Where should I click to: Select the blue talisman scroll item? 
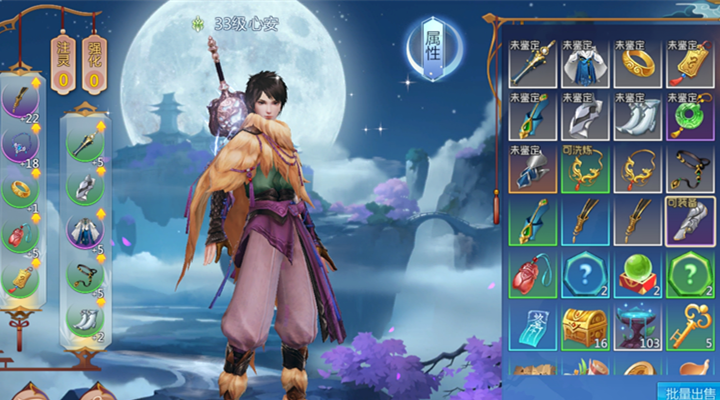point(533,324)
